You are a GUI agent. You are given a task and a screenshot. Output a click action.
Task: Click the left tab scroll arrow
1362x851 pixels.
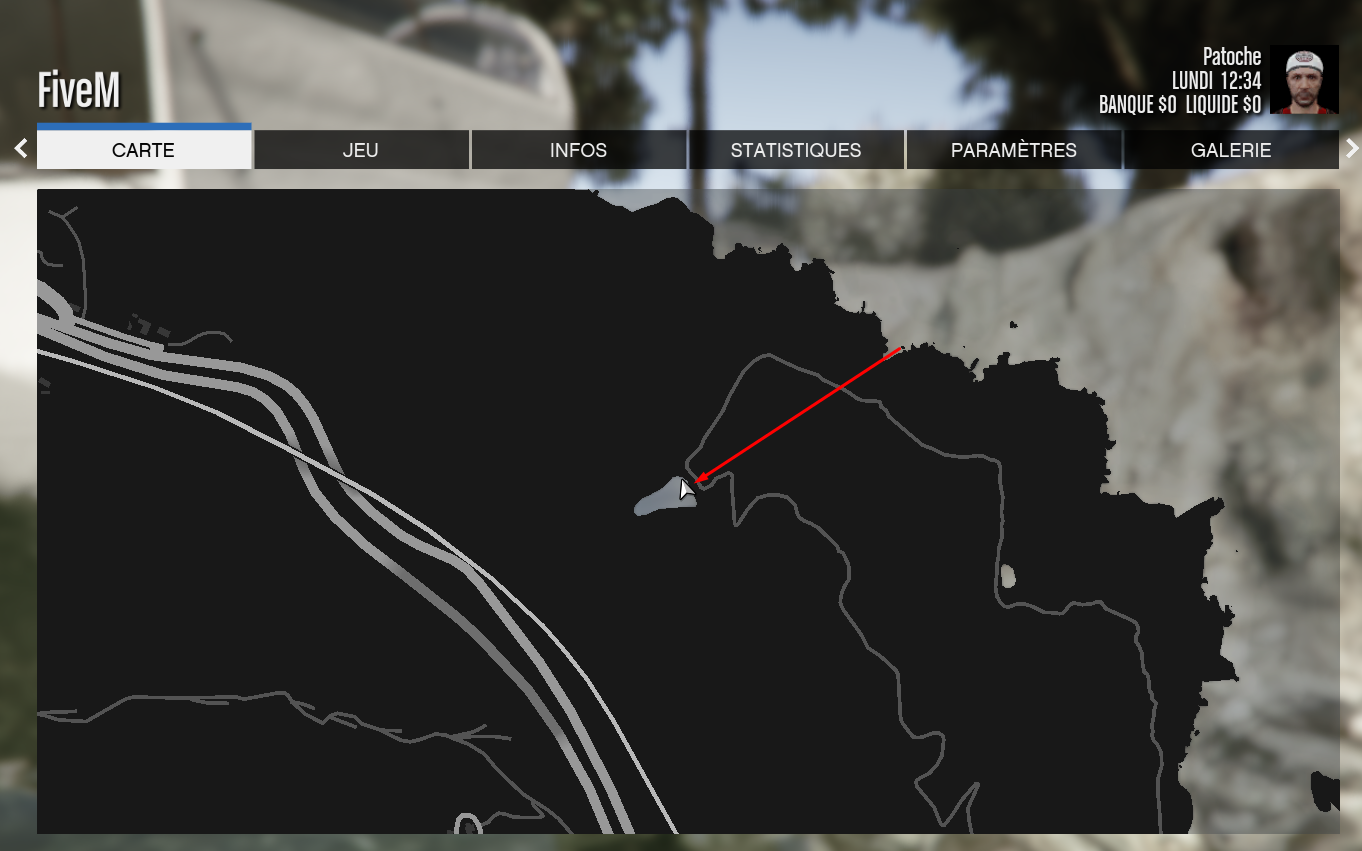(21, 149)
